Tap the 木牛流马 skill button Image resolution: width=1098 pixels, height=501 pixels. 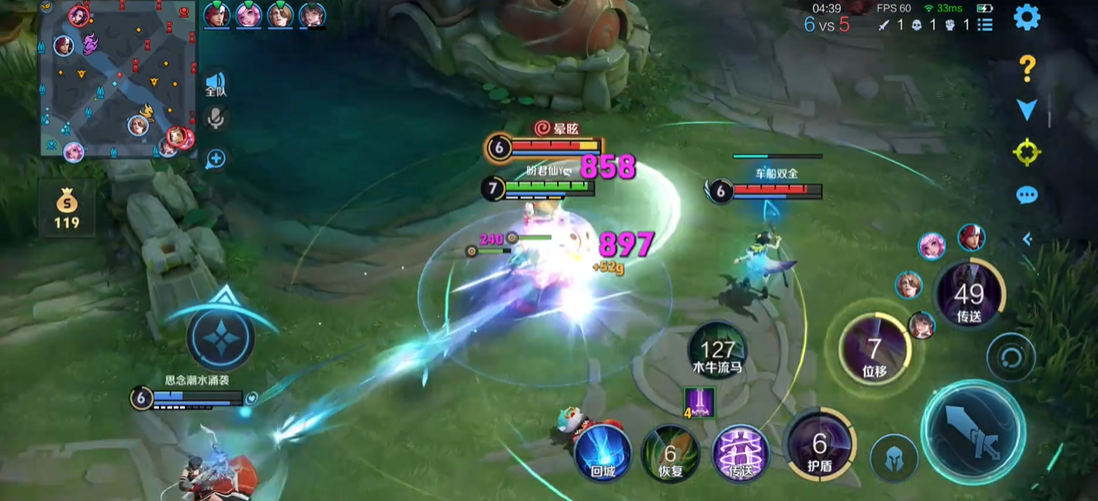click(717, 350)
